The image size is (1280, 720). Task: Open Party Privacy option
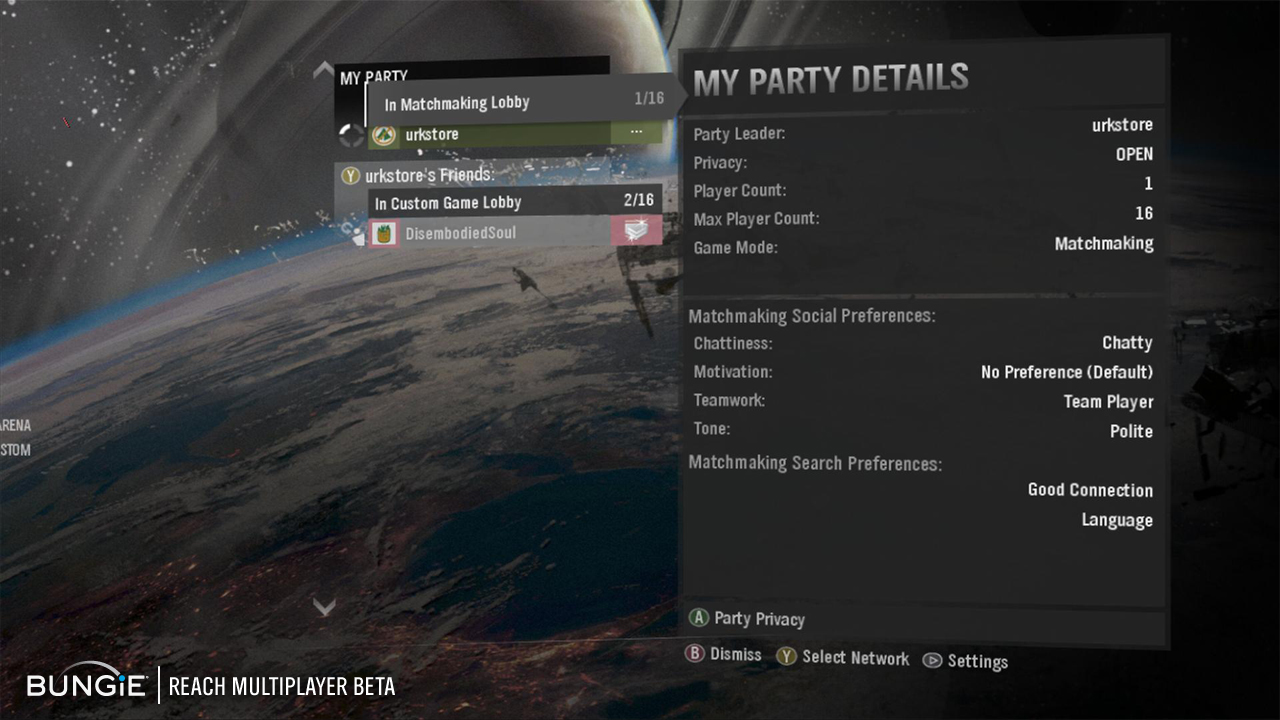[x=748, y=619]
